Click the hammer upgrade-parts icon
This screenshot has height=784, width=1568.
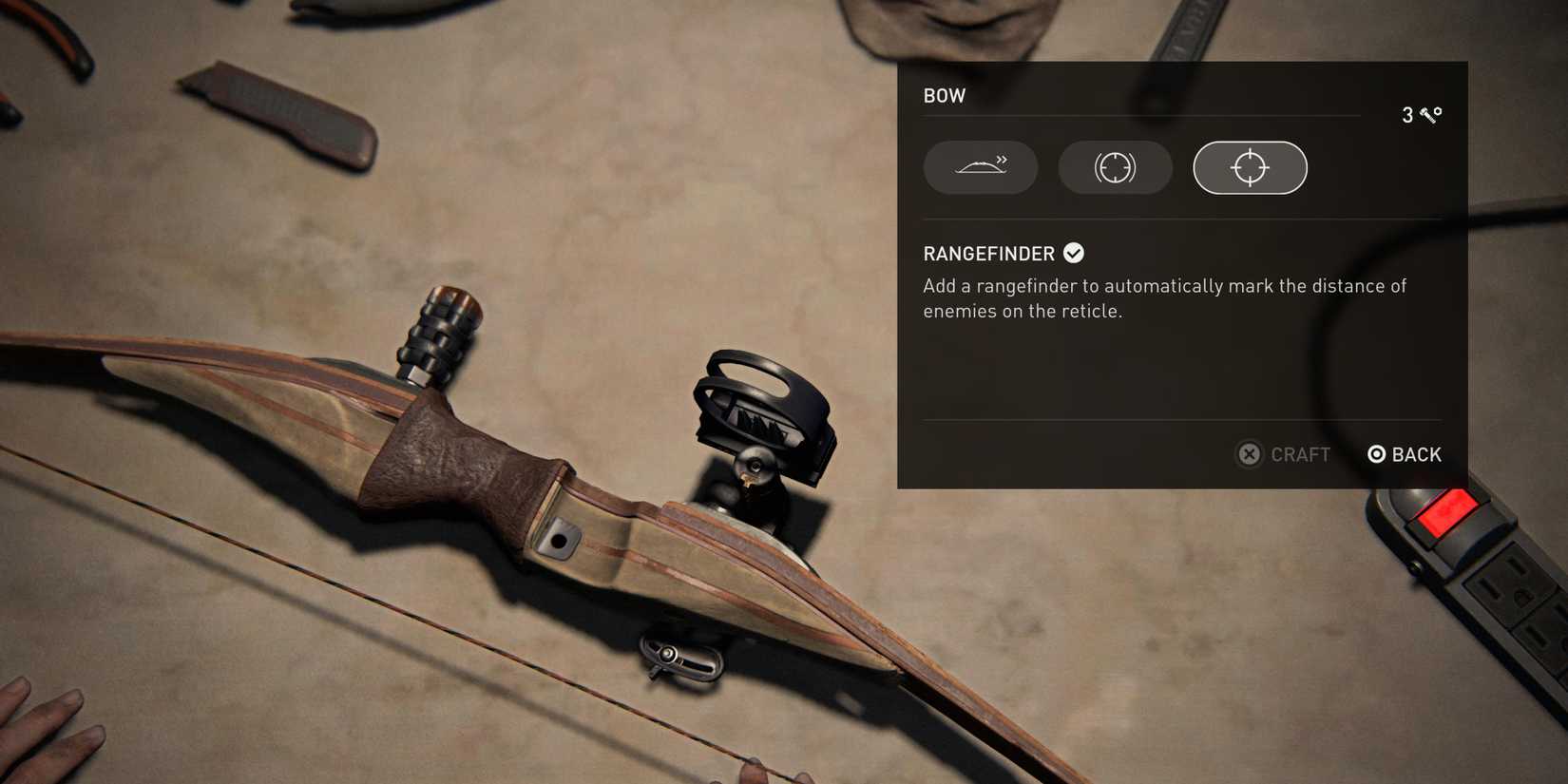1426,115
